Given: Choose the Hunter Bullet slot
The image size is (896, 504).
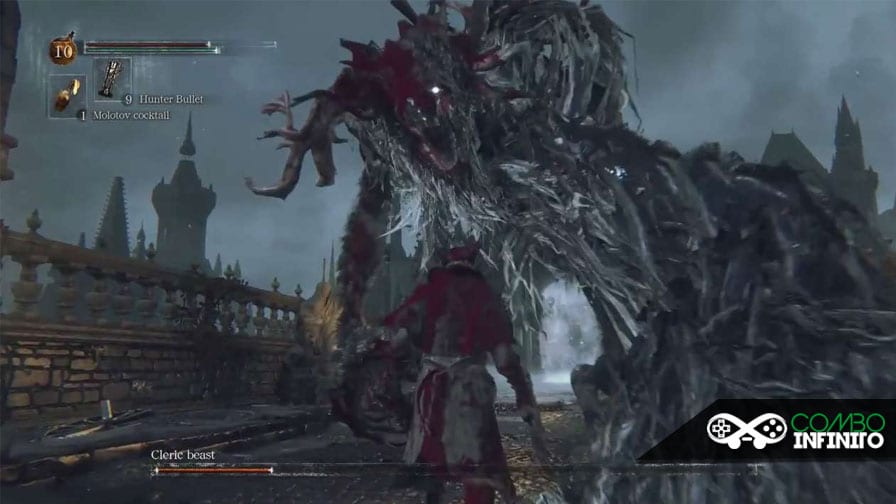Looking at the screenshot, I should [111, 79].
